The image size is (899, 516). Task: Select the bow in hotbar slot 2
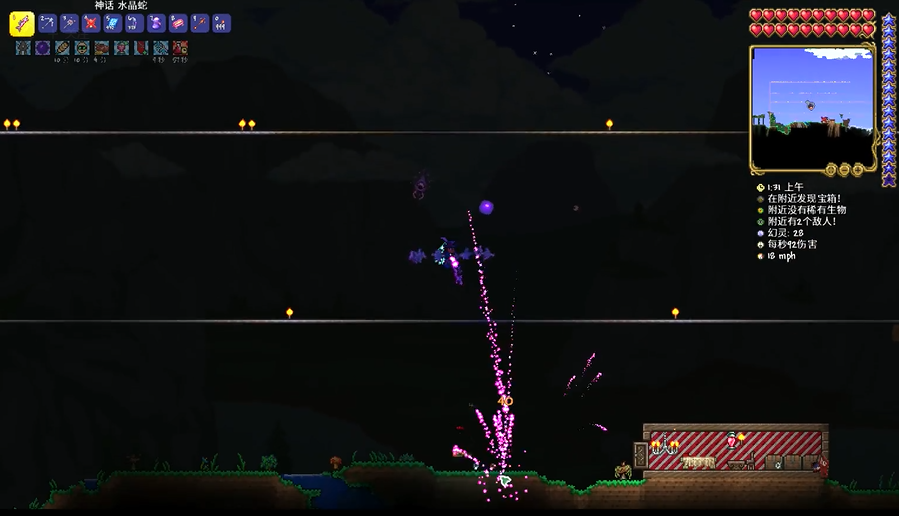(x=48, y=24)
